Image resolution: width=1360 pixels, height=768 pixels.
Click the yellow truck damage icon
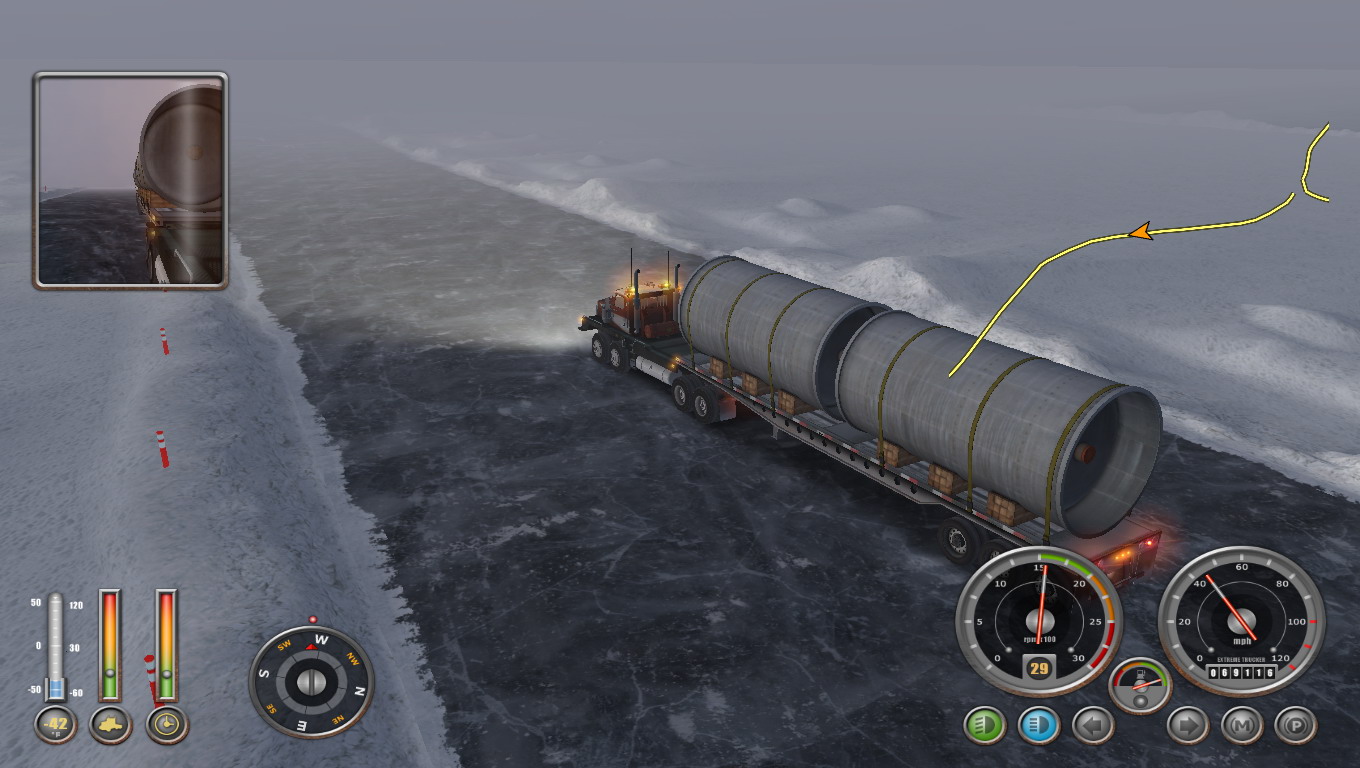click(x=111, y=725)
